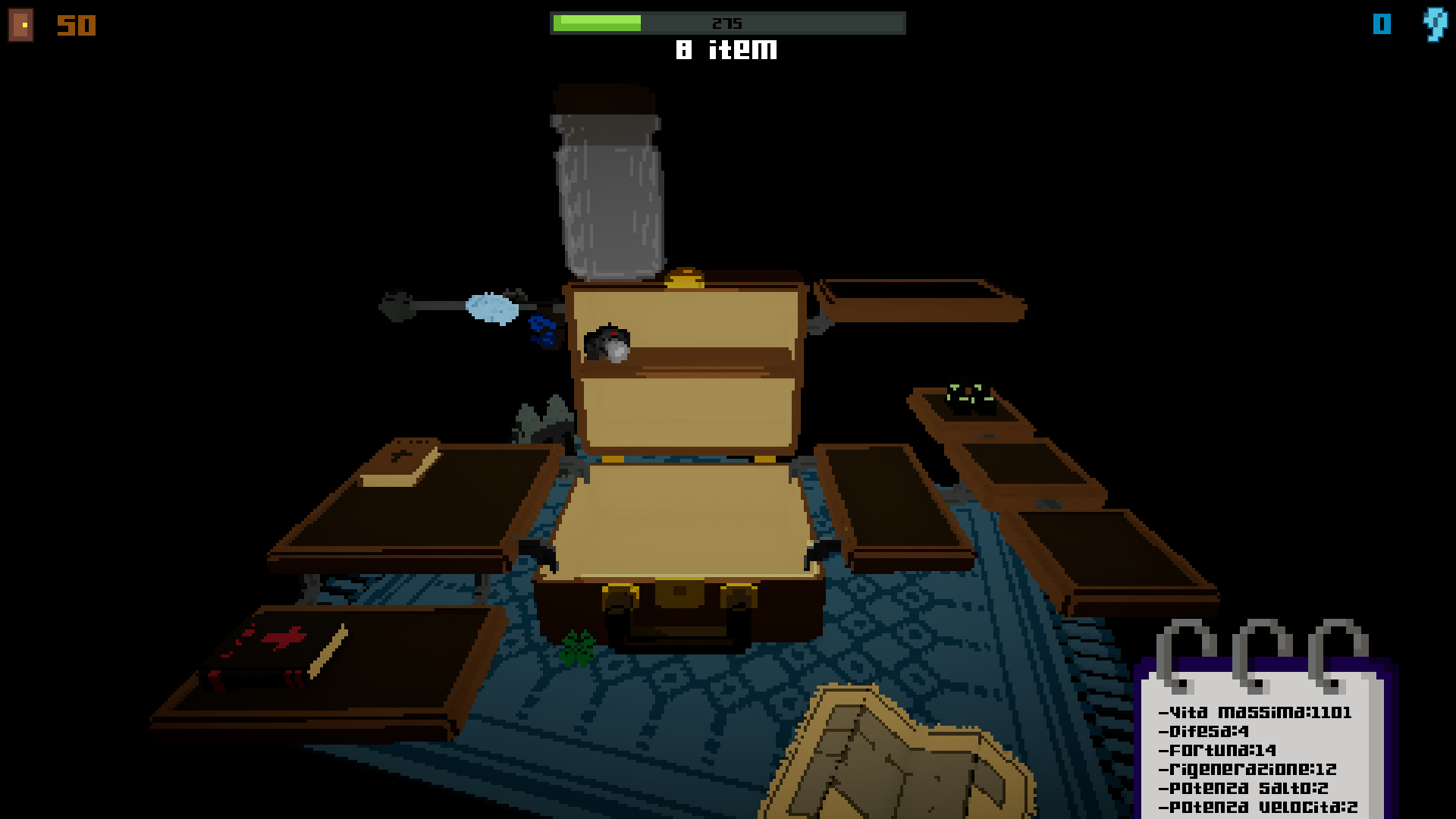Viewport: 1456px width, 819px height.
Task: Click the counter displaying 0 near the crystal
Action: 1382,24
